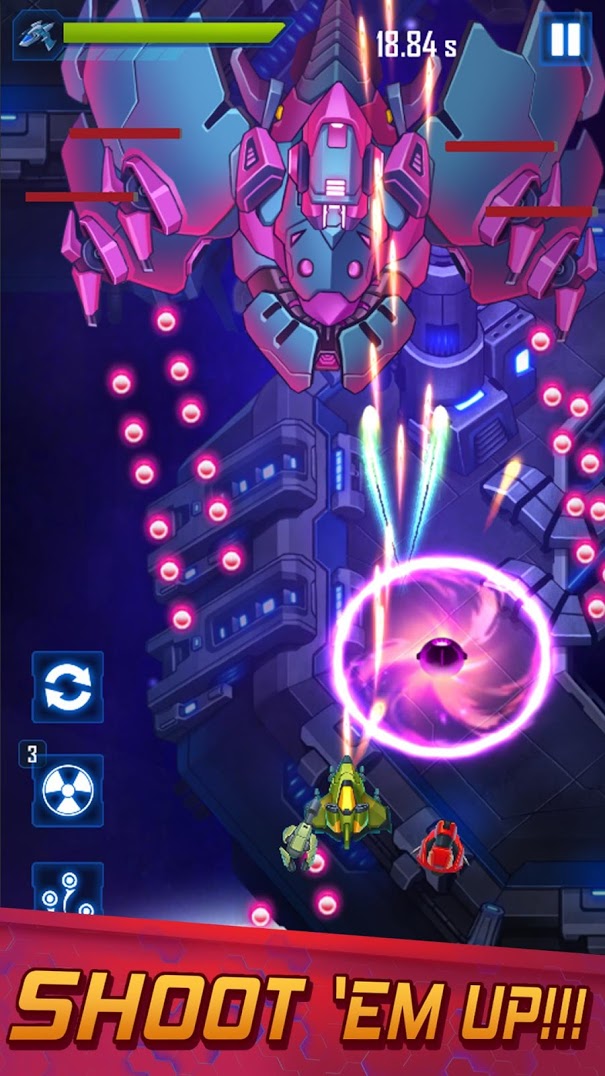
Task: Tap the swap ship arrows button
Action: 68,687
